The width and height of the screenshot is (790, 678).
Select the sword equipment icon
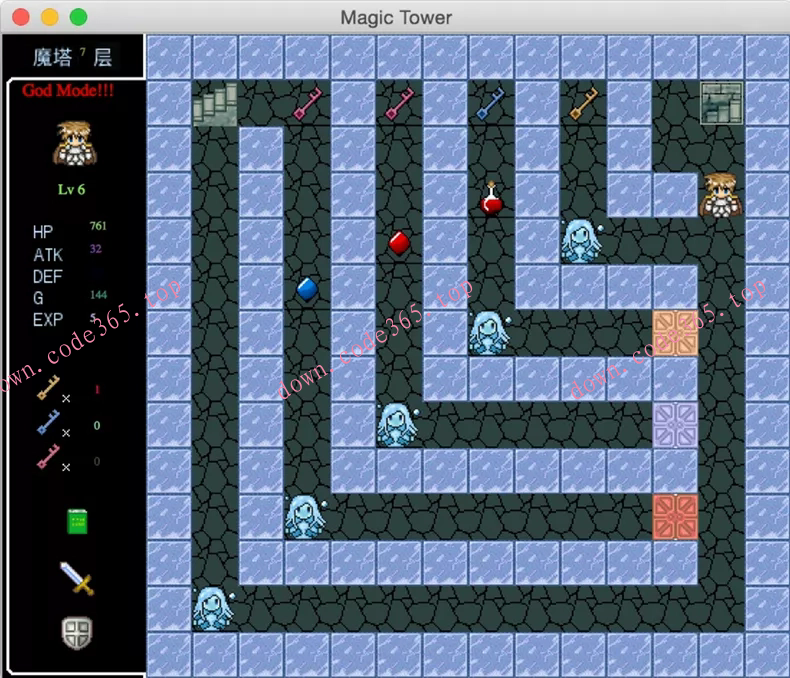(77, 578)
